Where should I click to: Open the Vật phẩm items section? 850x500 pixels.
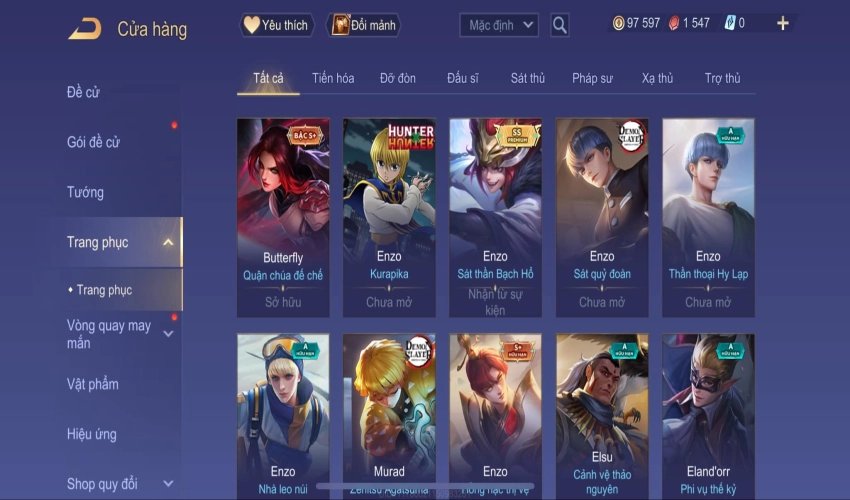(x=92, y=384)
